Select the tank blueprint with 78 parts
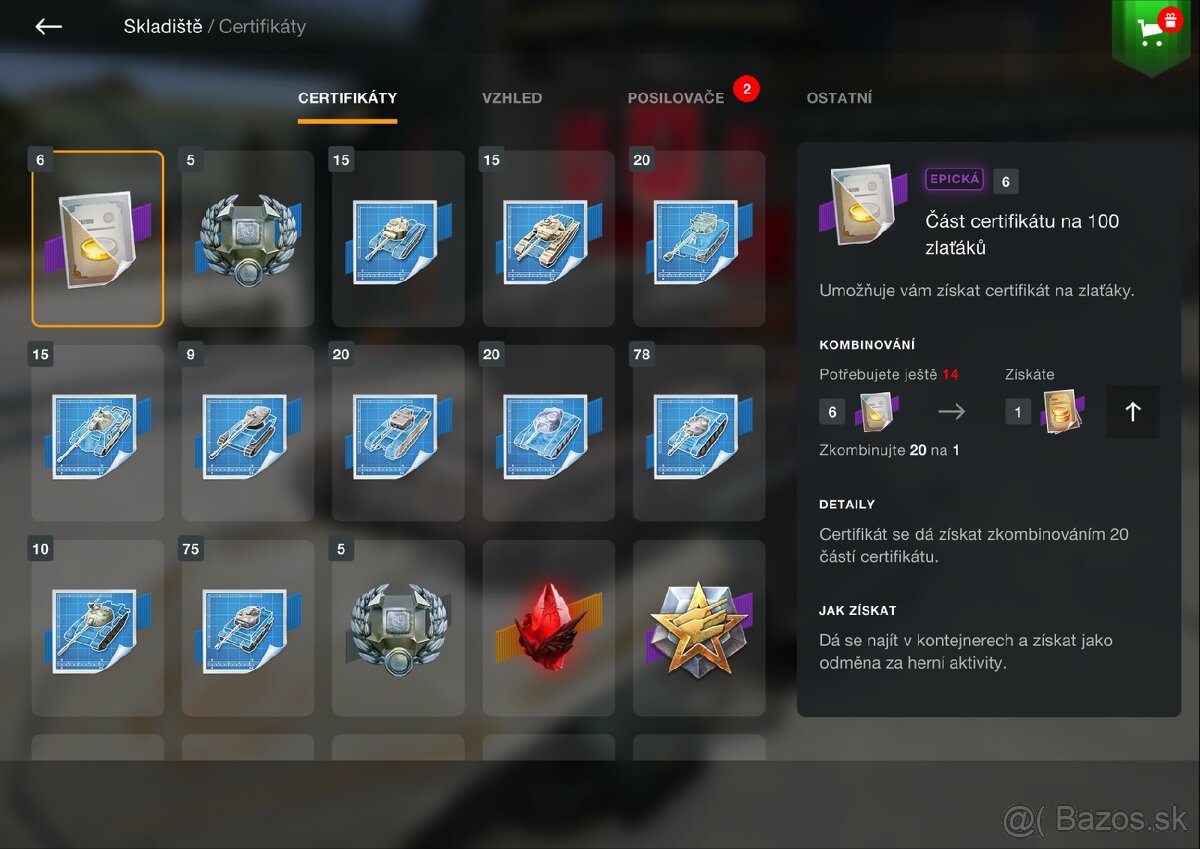This screenshot has width=1200, height=849. pyautogui.click(x=699, y=433)
